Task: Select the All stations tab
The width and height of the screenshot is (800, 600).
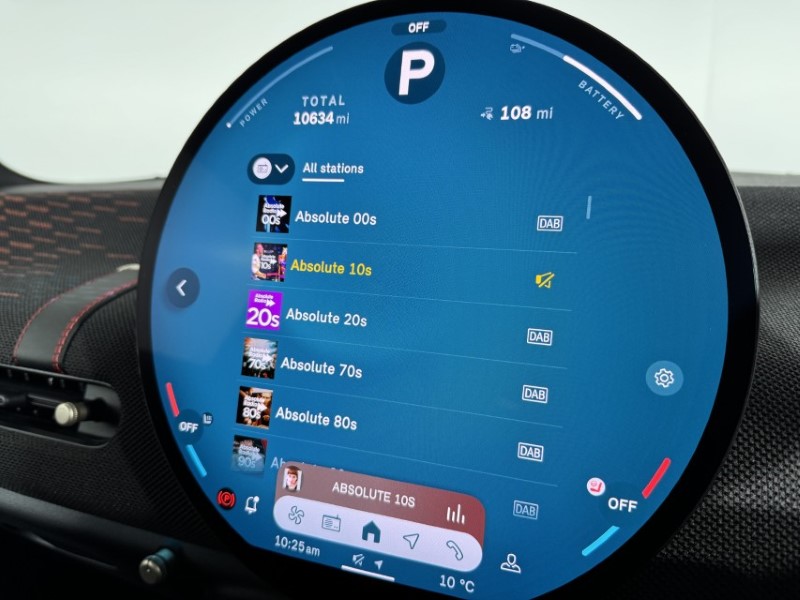Action: pyautogui.click(x=333, y=169)
